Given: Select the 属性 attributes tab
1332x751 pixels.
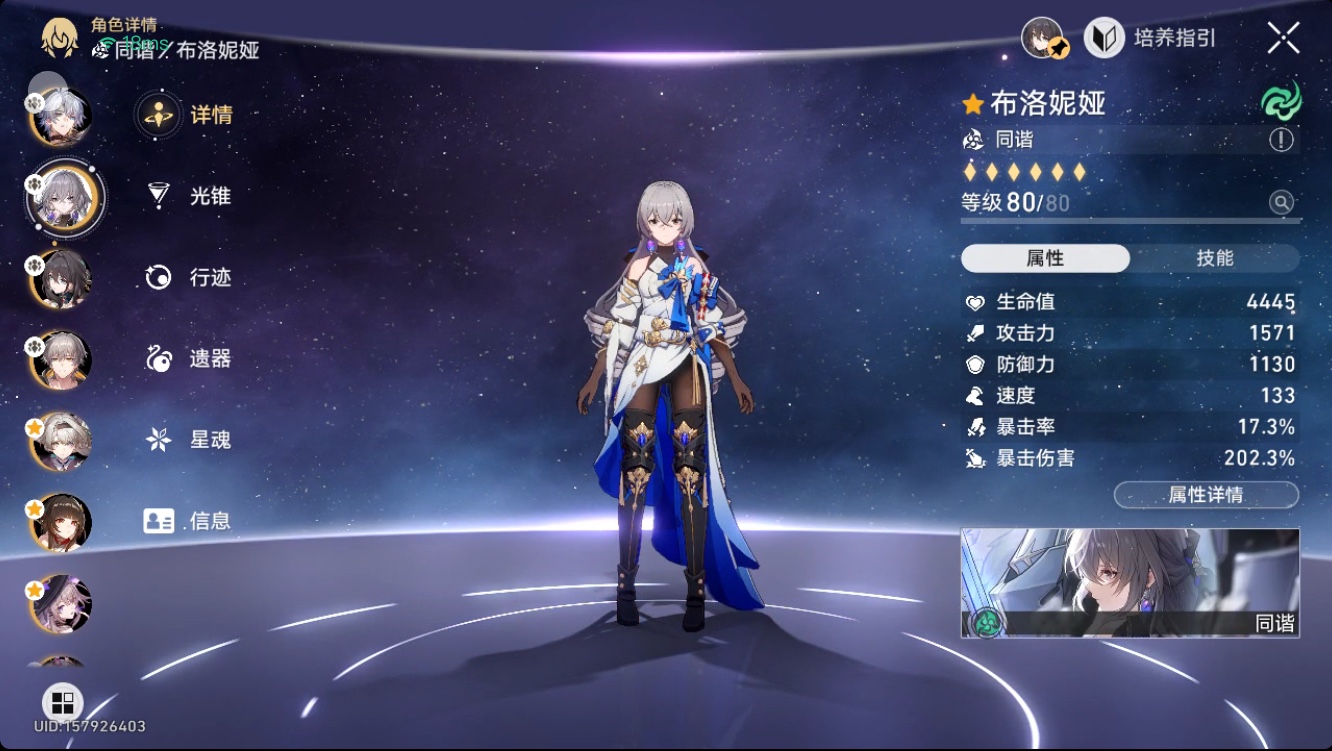Looking at the screenshot, I should (1045, 258).
